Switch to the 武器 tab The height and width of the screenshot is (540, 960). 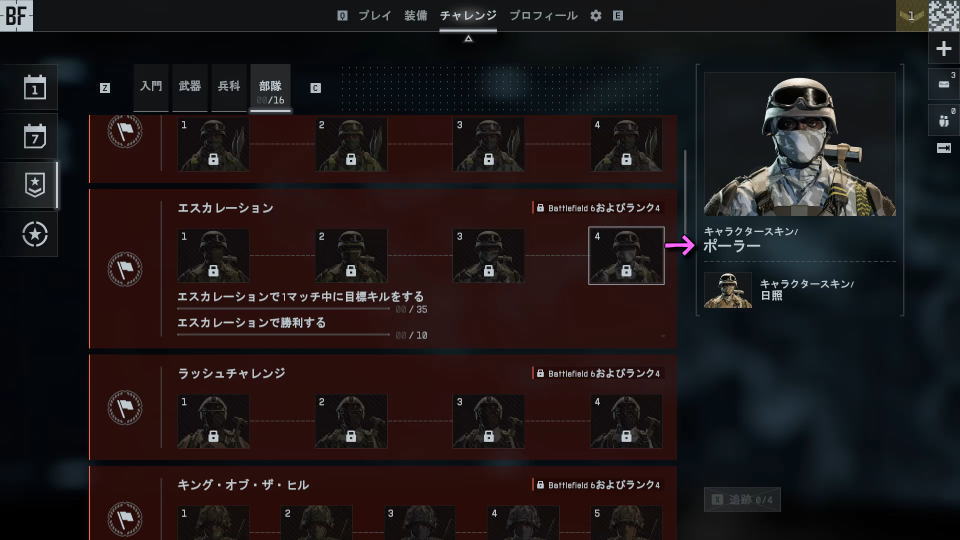click(189, 87)
